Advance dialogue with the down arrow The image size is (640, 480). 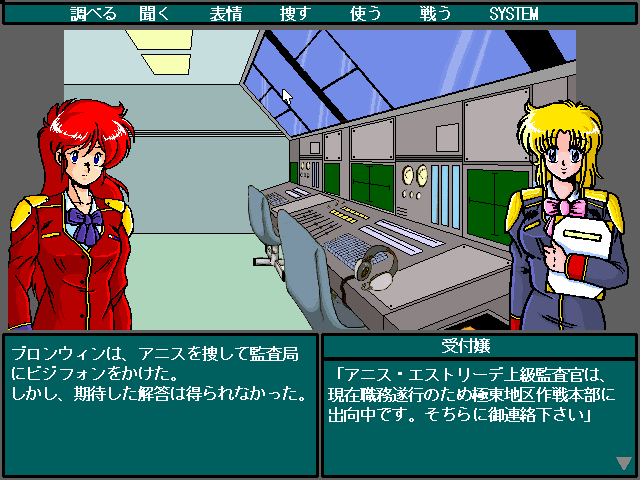(624, 462)
